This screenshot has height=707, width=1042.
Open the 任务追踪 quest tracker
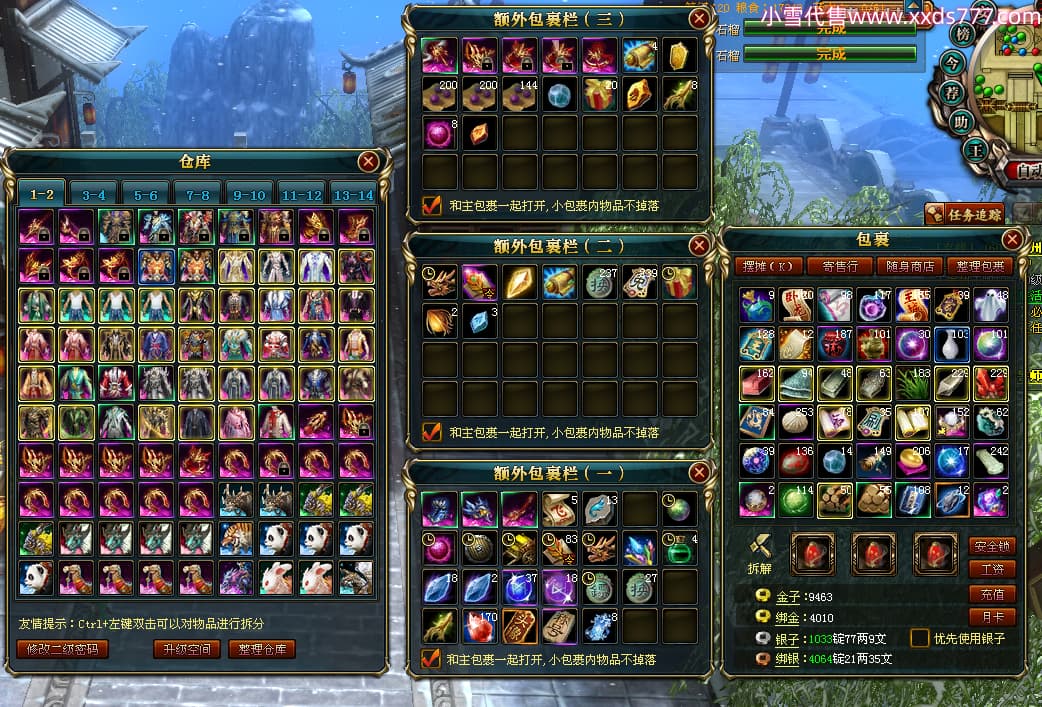click(964, 212)
